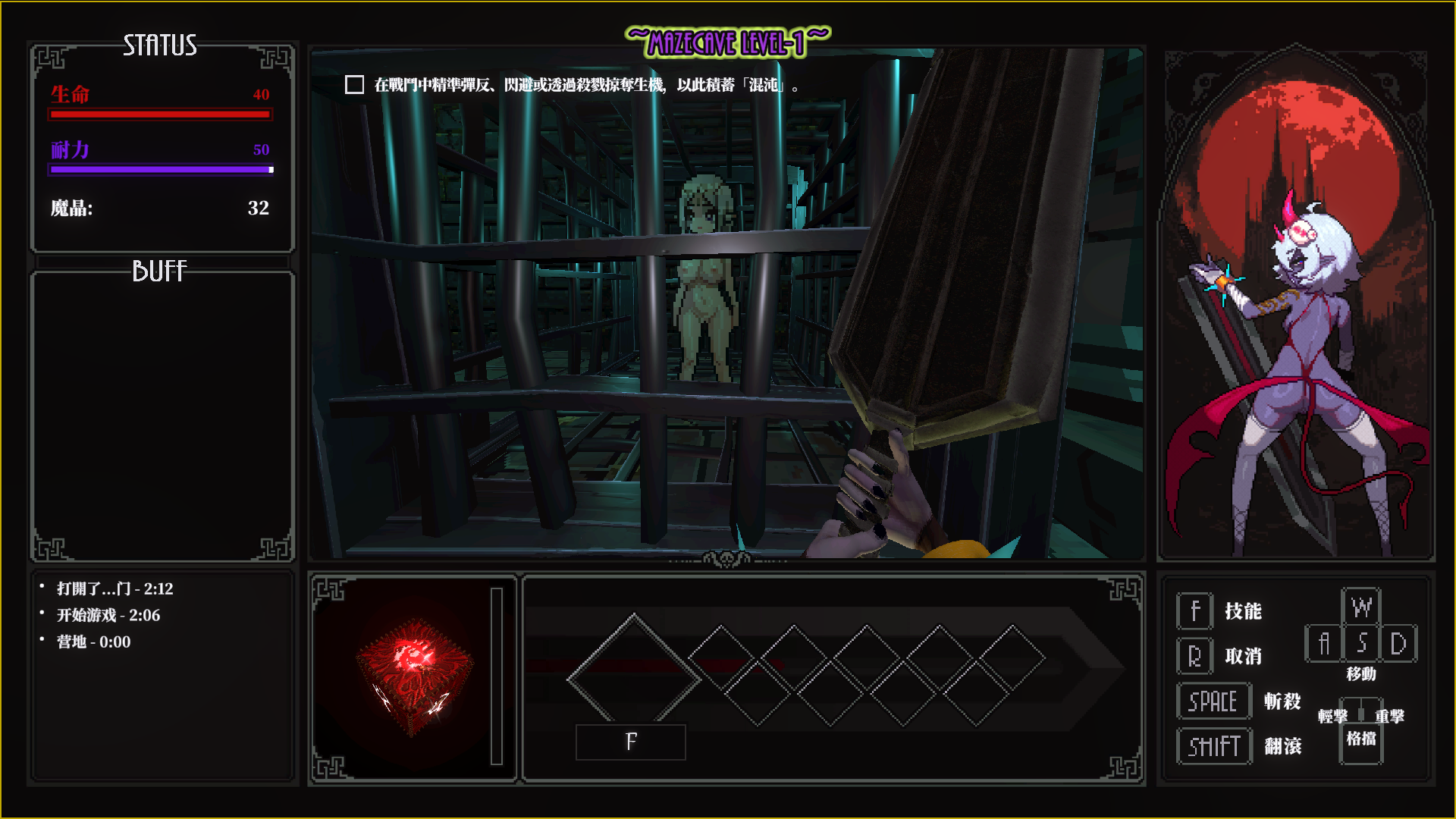
Task: Tick the combat objective checkbox
Action: 354,85
